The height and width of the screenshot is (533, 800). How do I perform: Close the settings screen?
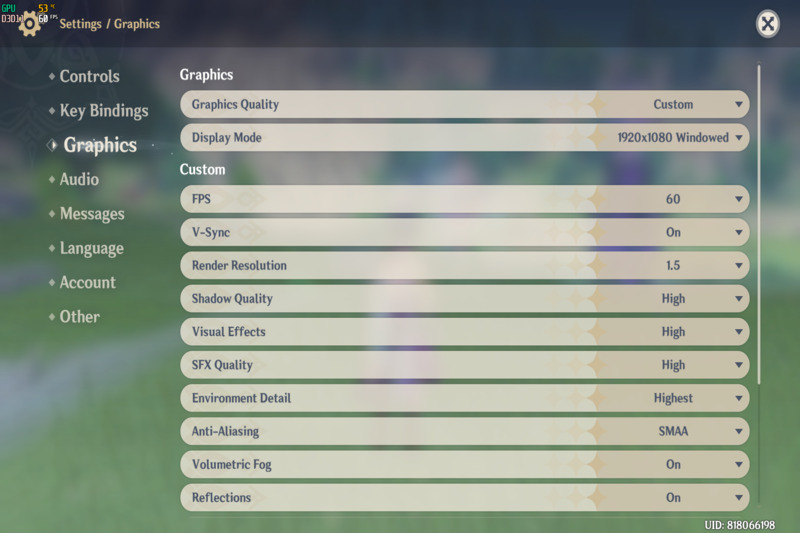[767, 24]
